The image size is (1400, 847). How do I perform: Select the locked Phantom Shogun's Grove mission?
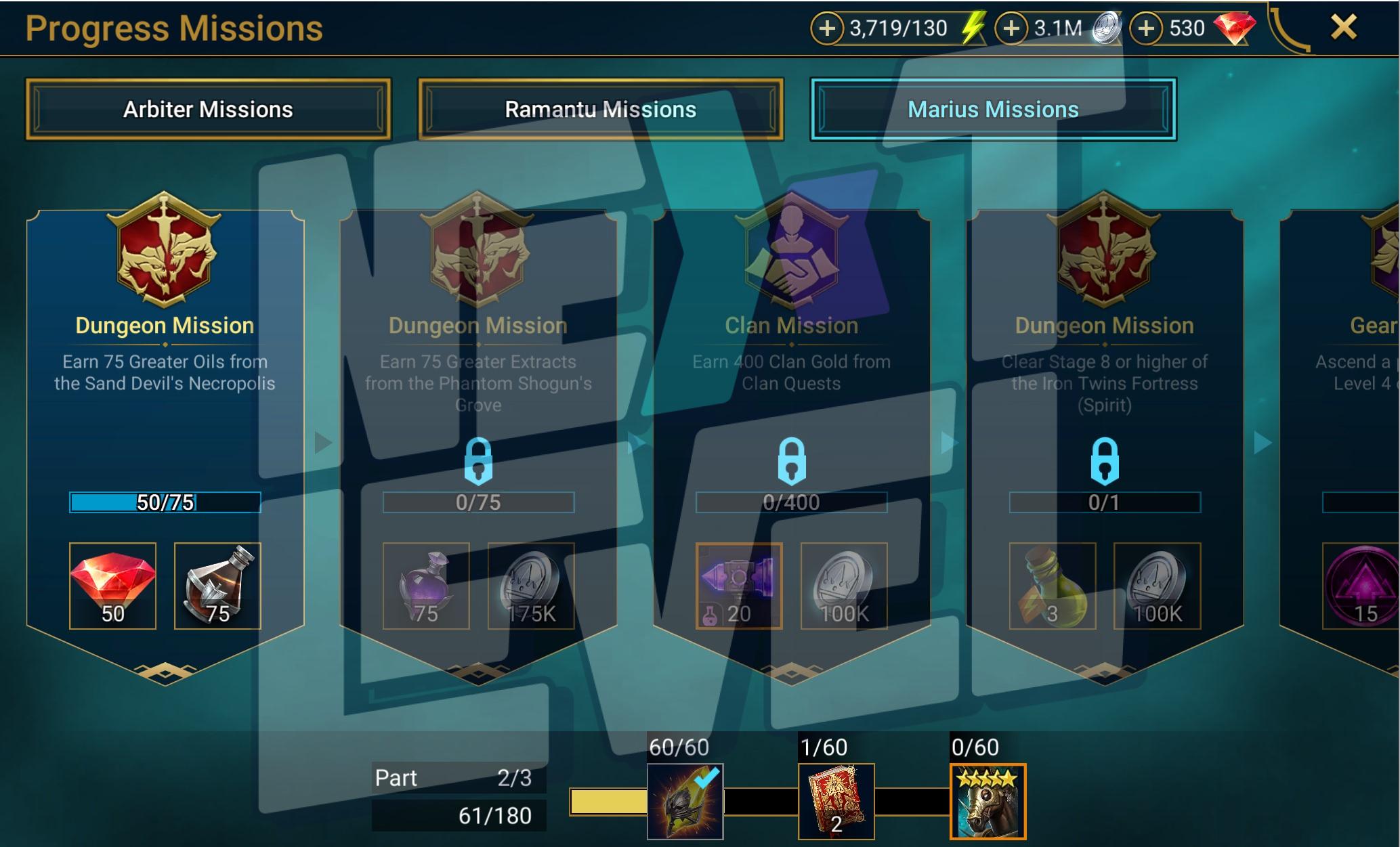point(478,406)
